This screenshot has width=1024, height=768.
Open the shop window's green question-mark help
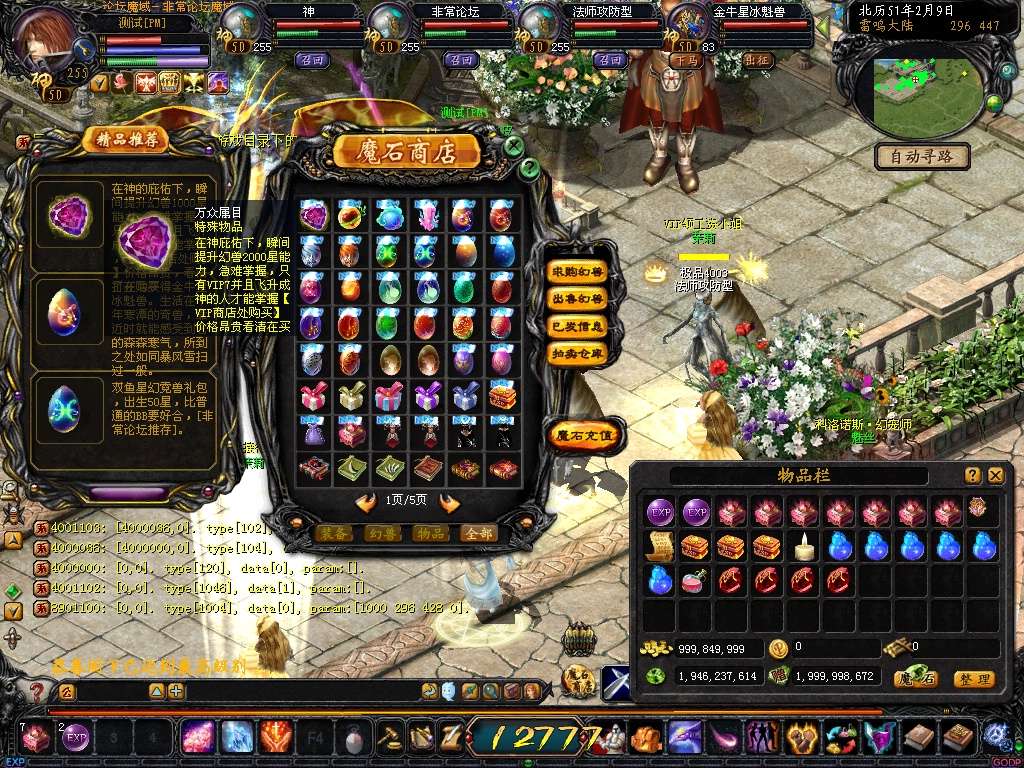click(529, 168)
